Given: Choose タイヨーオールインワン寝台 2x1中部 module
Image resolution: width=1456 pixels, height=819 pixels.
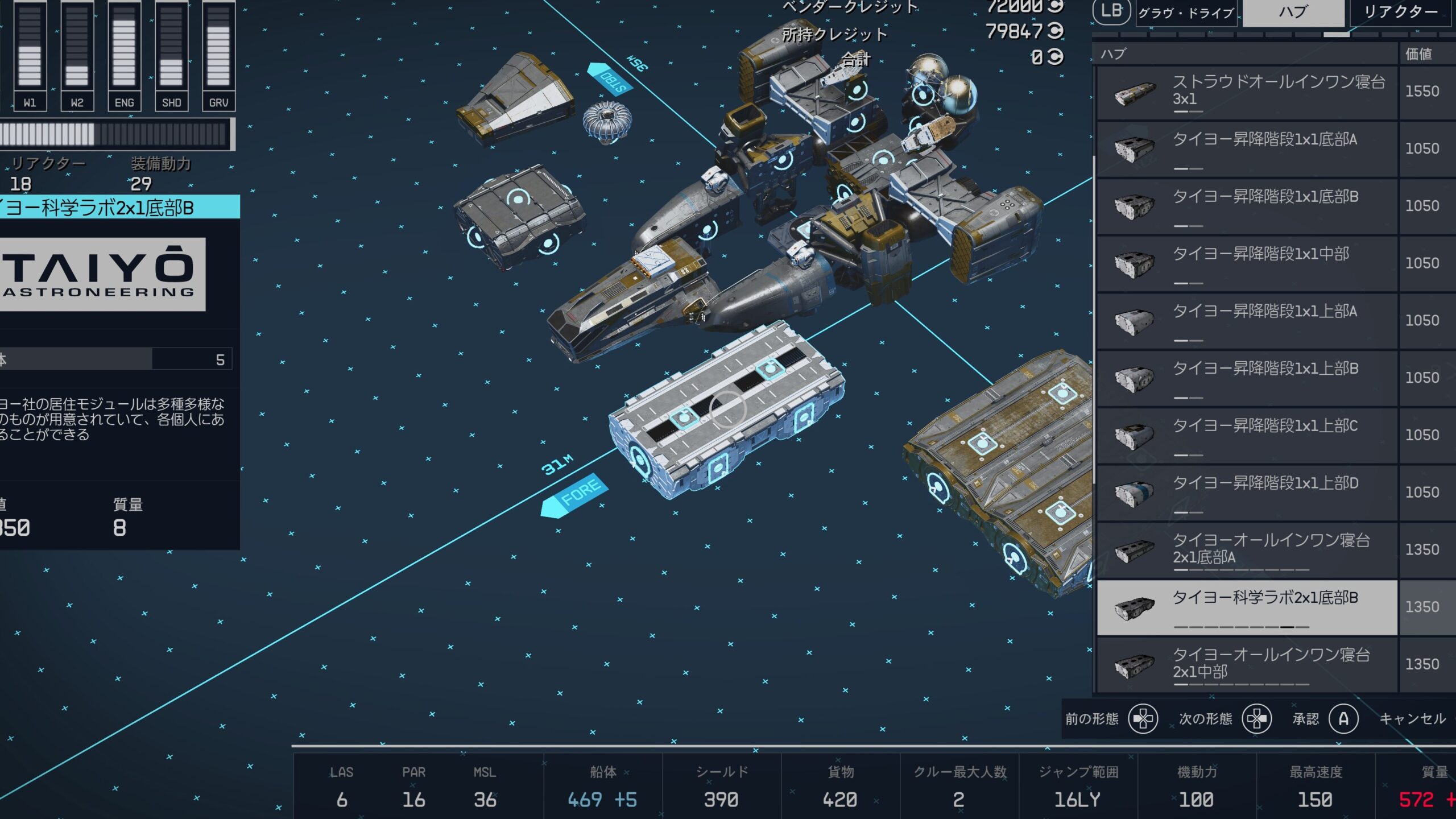Looking at the screenshot, I should click(x=1247, y=664).
